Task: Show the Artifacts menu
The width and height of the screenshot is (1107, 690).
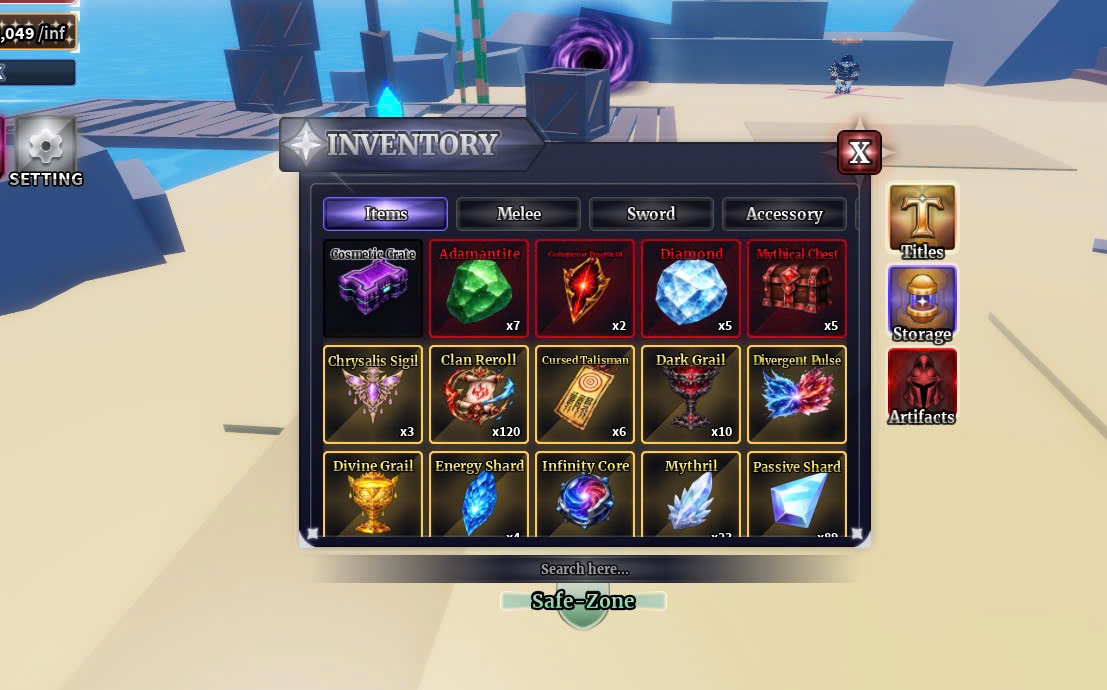Action: [x=922, y=386]
